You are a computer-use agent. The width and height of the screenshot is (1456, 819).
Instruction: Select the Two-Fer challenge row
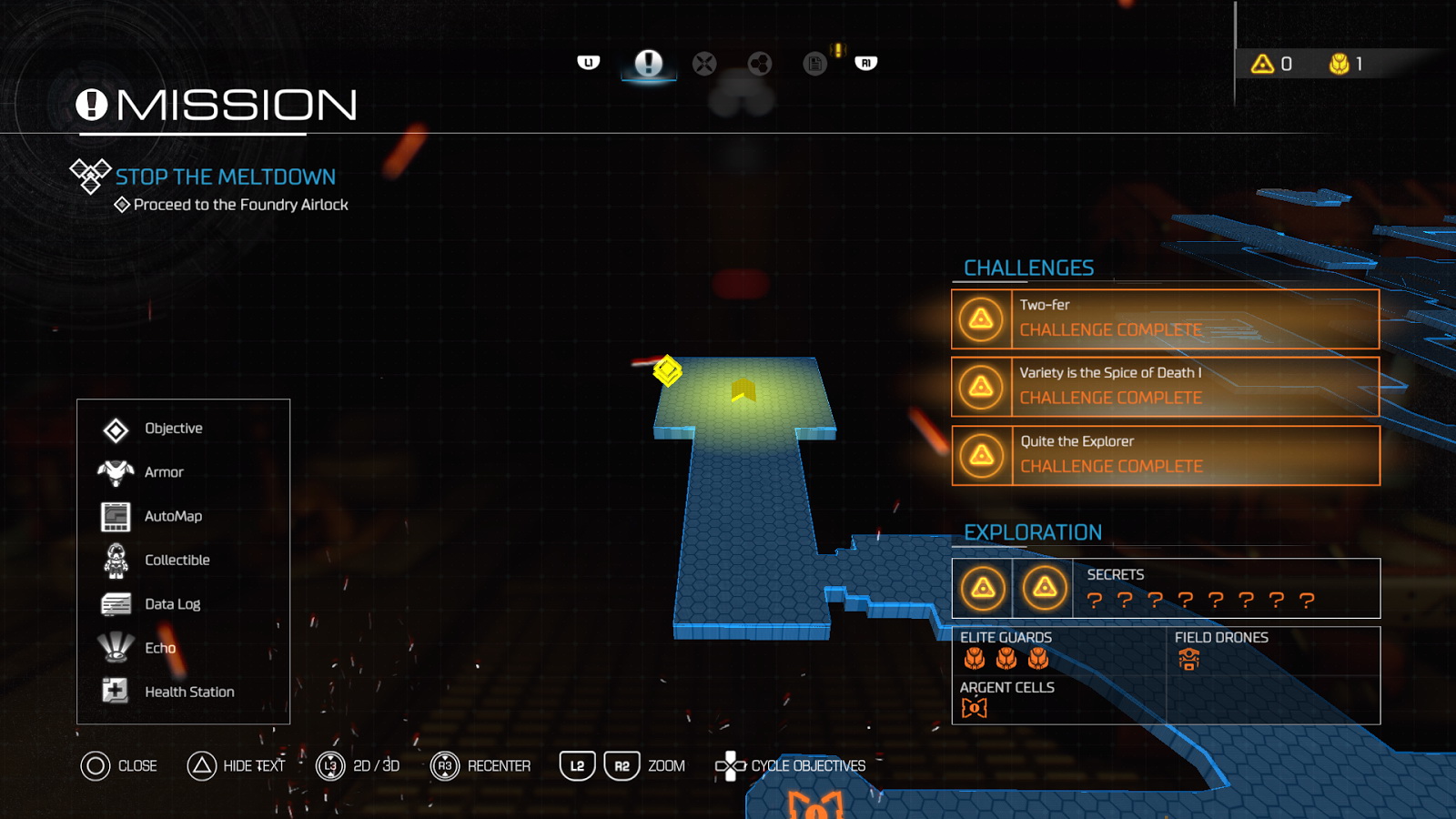pyautogui.click(x=1165, y=319)
